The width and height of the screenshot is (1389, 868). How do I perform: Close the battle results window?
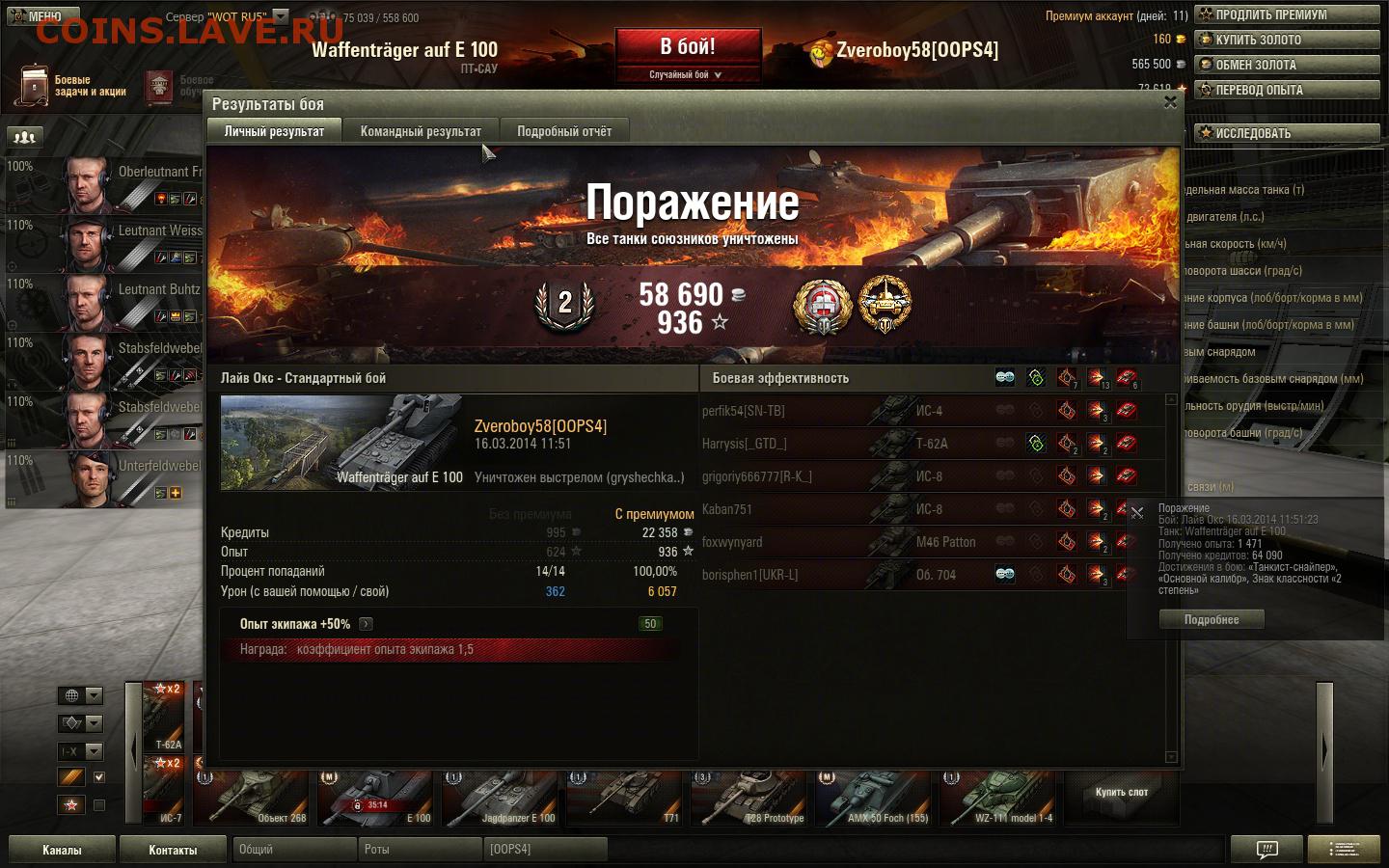[x=1170, y=102]
